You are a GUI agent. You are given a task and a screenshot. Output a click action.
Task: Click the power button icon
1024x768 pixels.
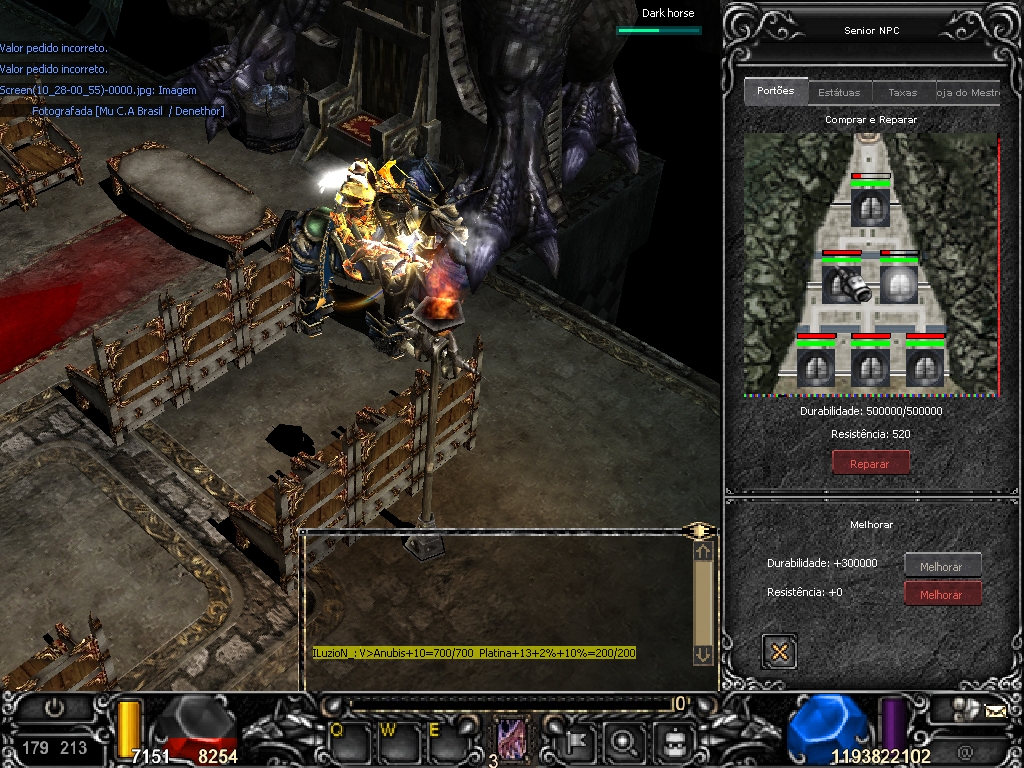tap(54, 706)
